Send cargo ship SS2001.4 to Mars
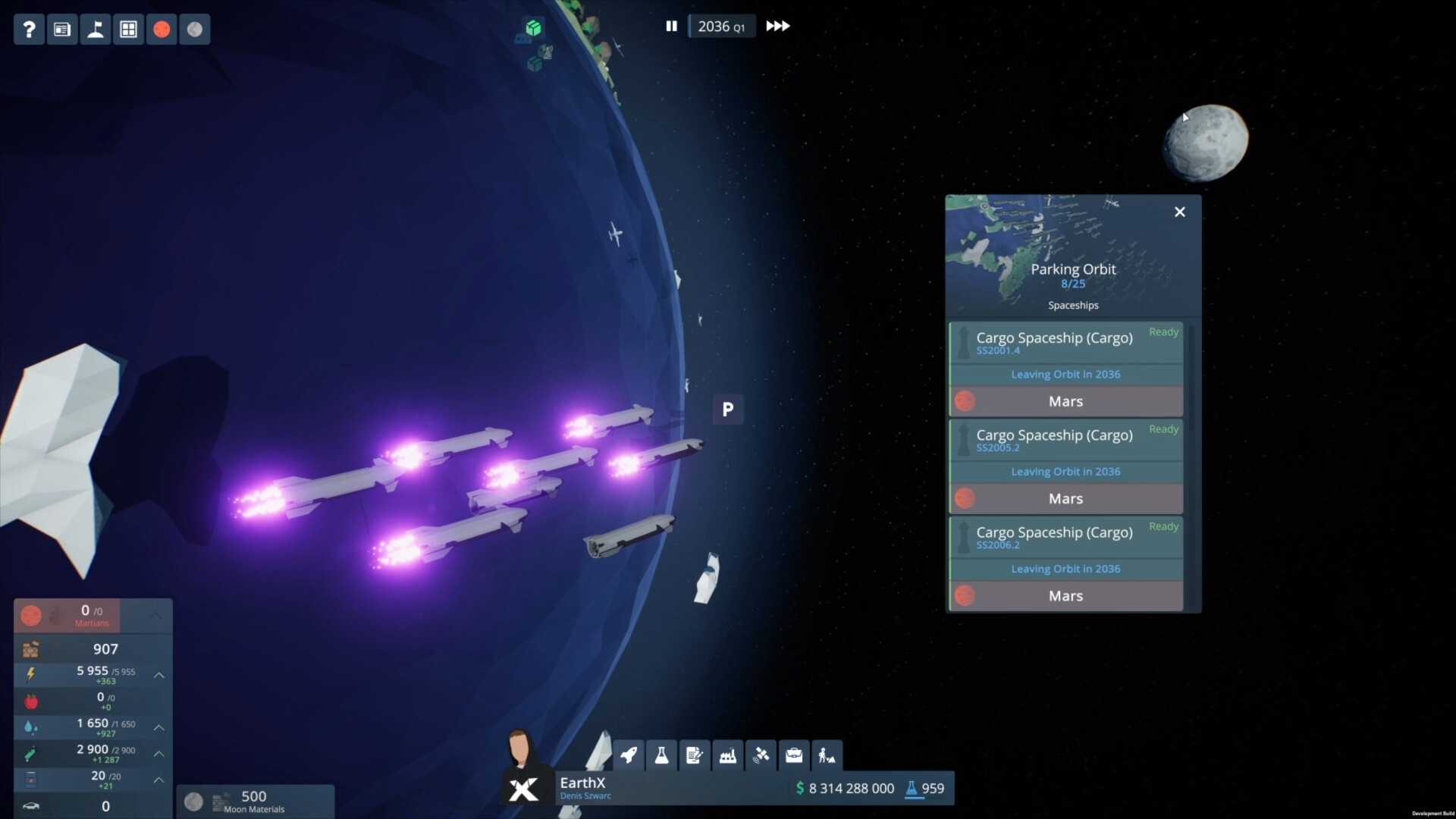Image resolution: width=1456 pixels, height=819 pixels. point(1065,401)
